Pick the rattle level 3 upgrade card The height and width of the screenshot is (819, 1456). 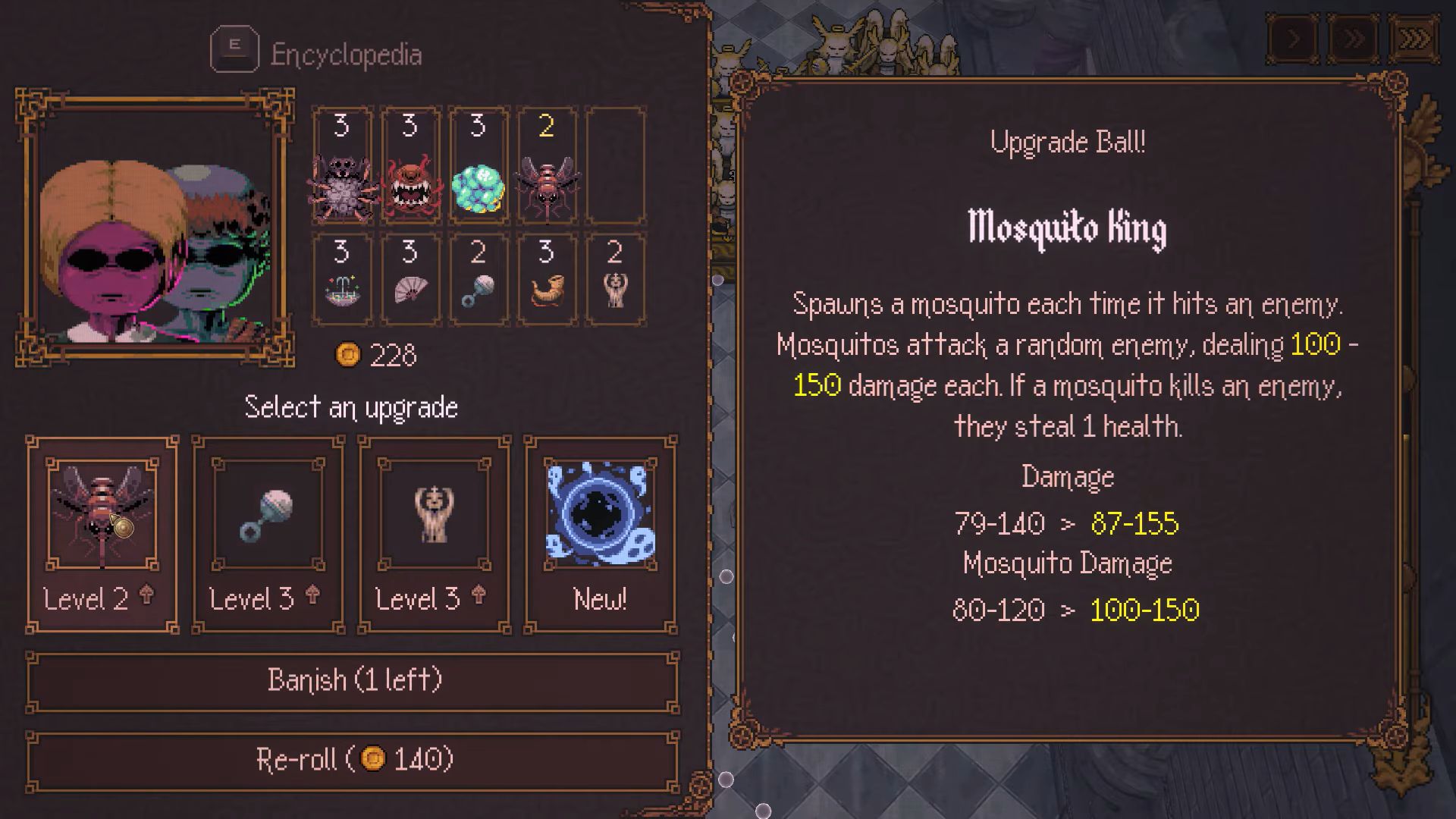coord(268,534)
